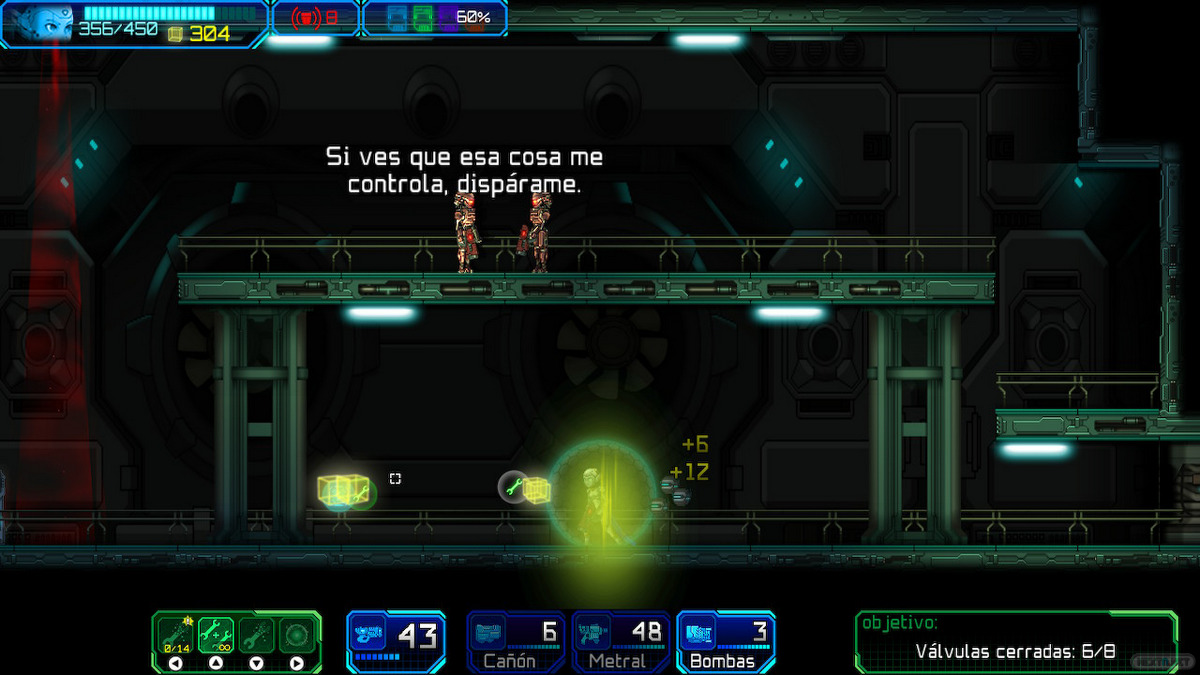The width and height of the screenshot is (1200, 675).
Task: Click the red alarm signal indicator
Action: 314,18
